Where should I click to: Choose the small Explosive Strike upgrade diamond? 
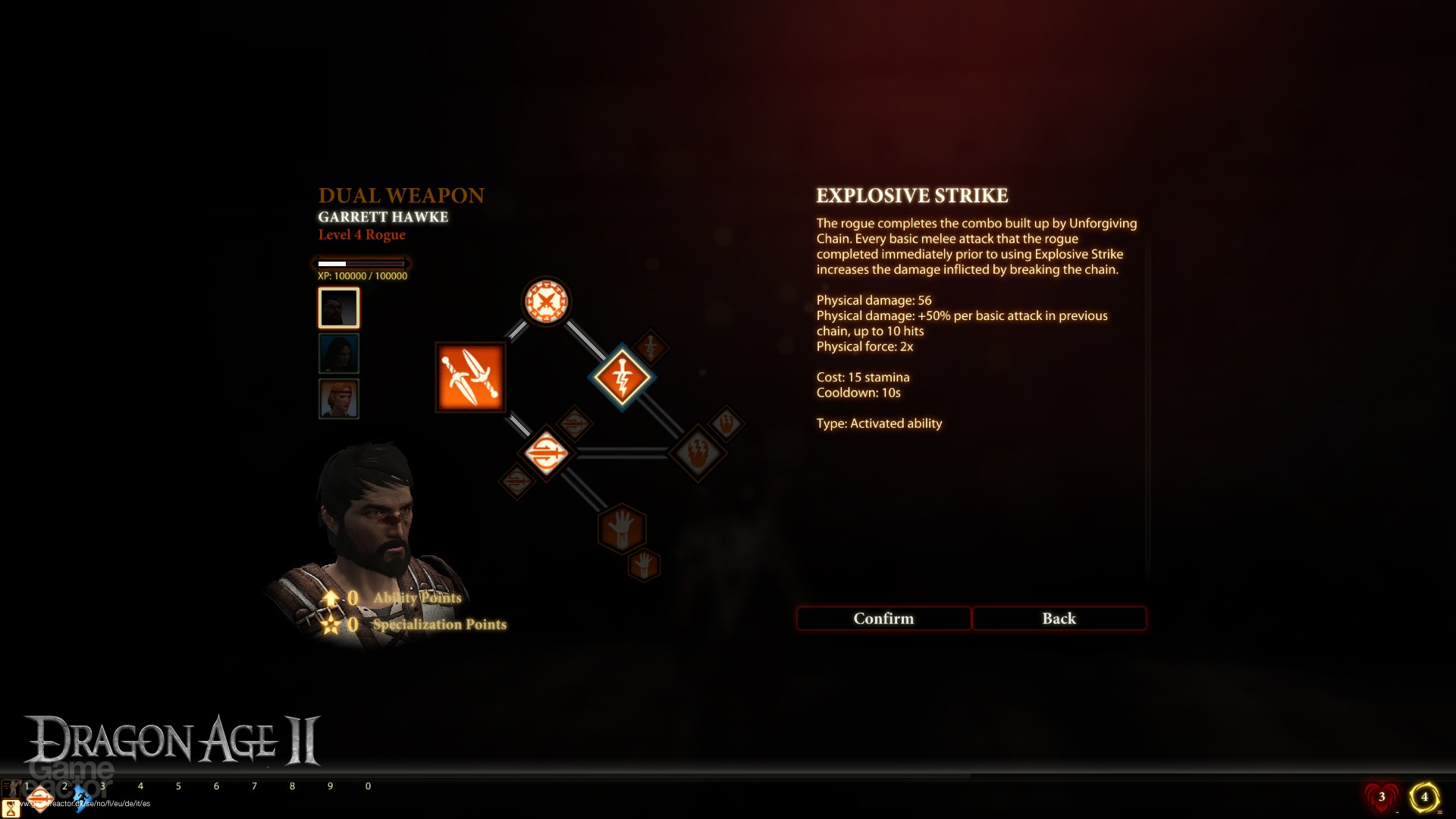[x=650, y=348]
